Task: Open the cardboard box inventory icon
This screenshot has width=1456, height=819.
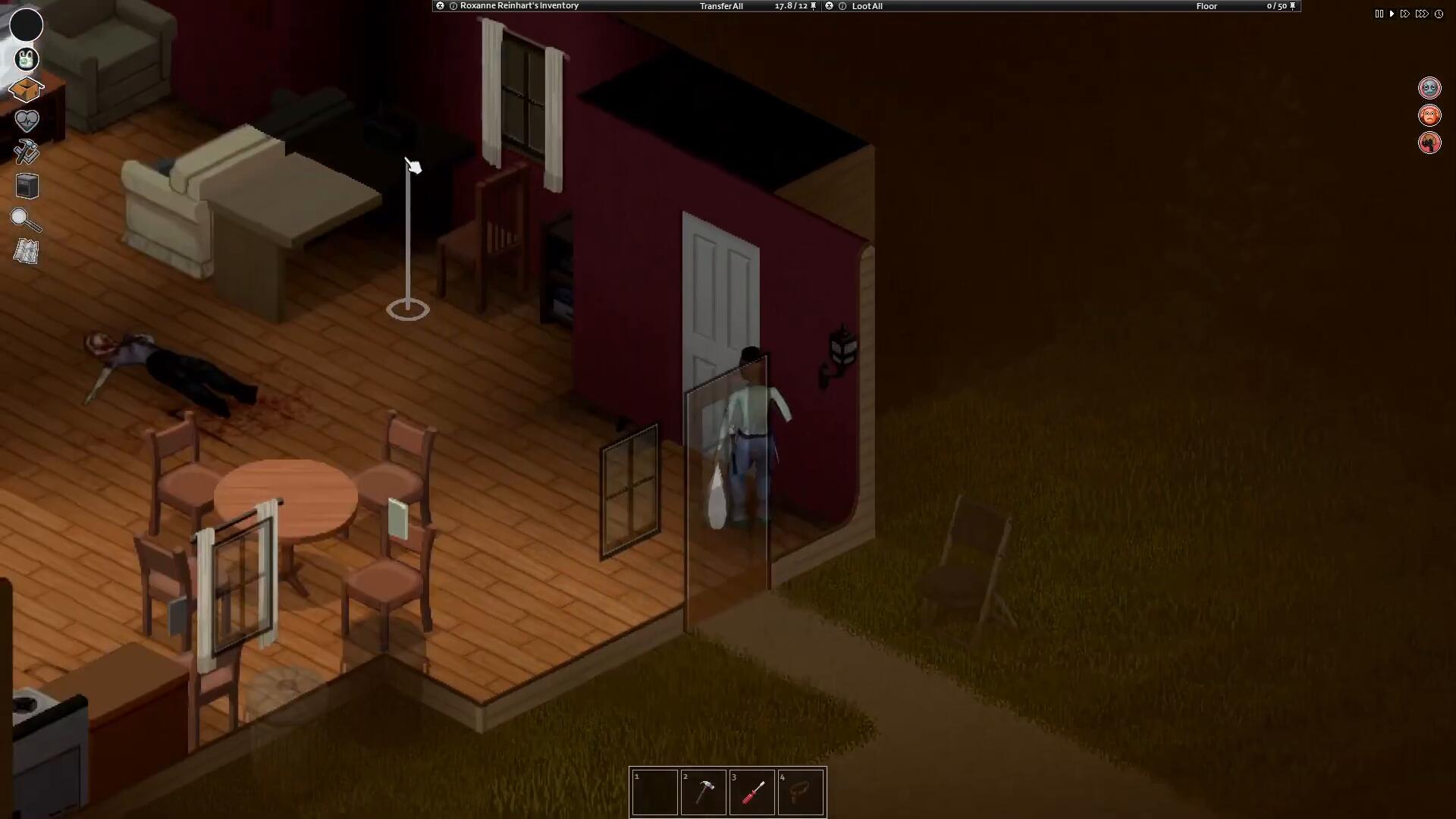Action: 26,89
